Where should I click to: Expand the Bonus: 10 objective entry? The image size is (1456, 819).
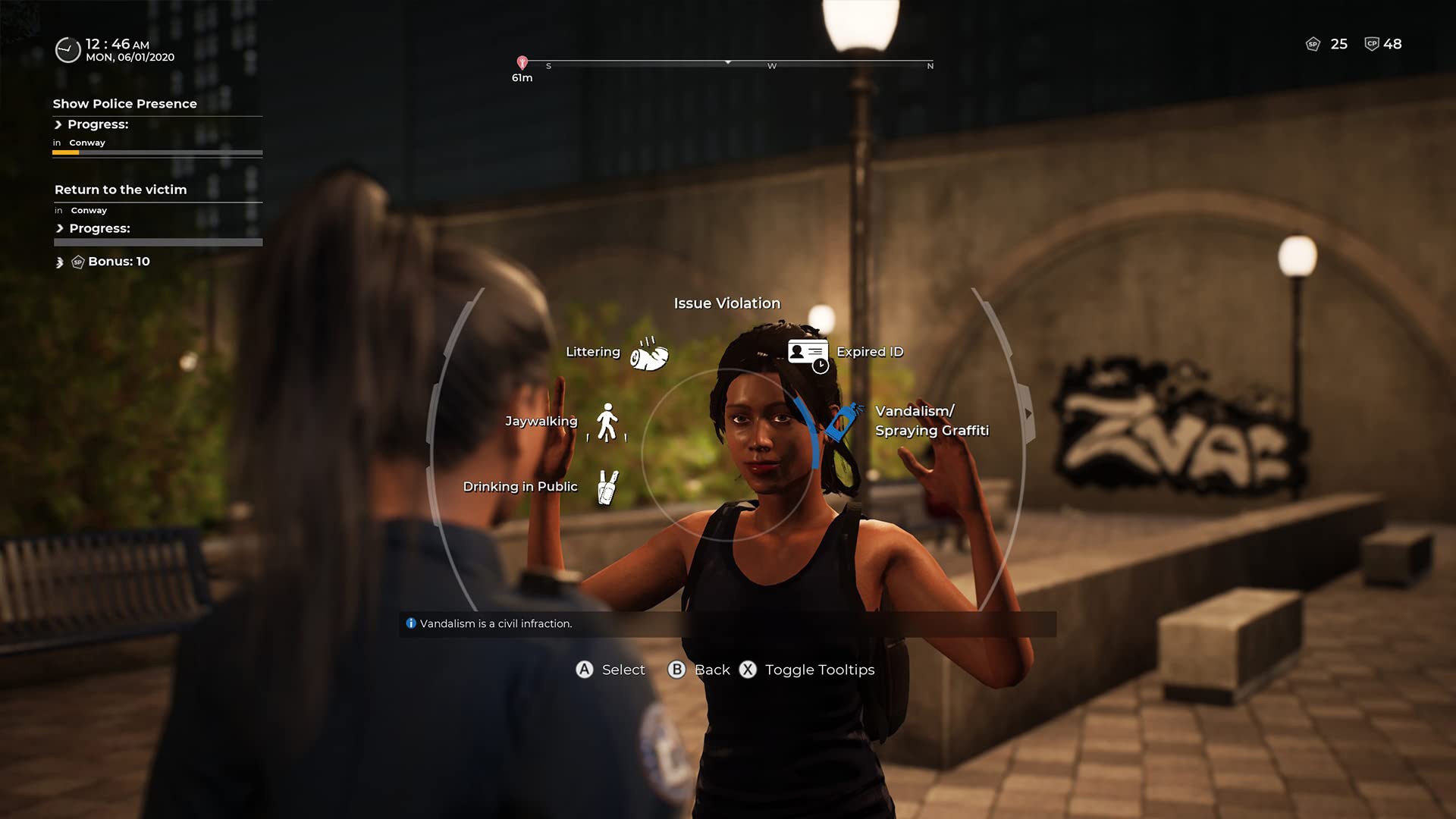[x=60, y=262]
